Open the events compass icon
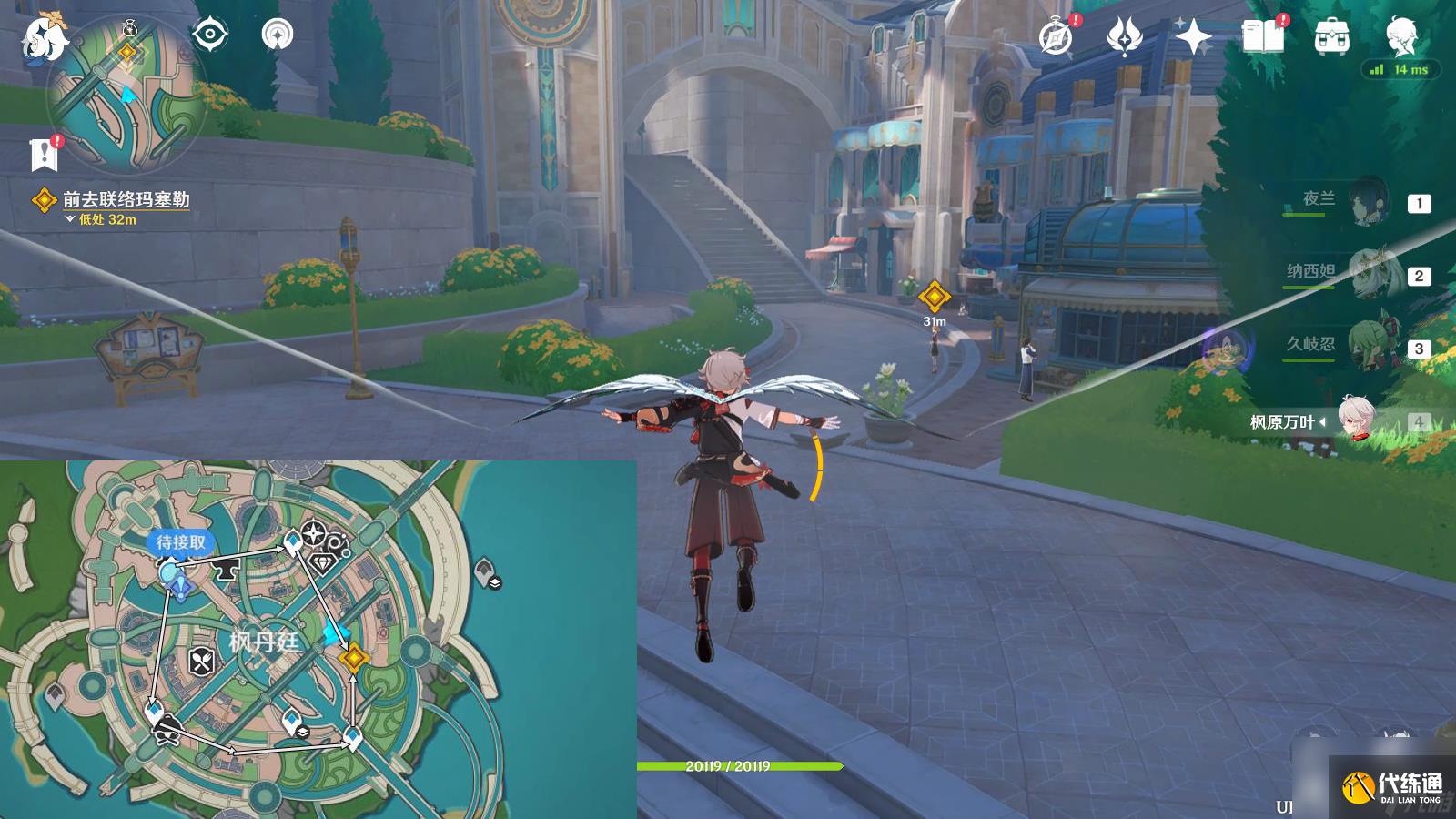Screen dimensions: 1456x819 (1057, 38)
